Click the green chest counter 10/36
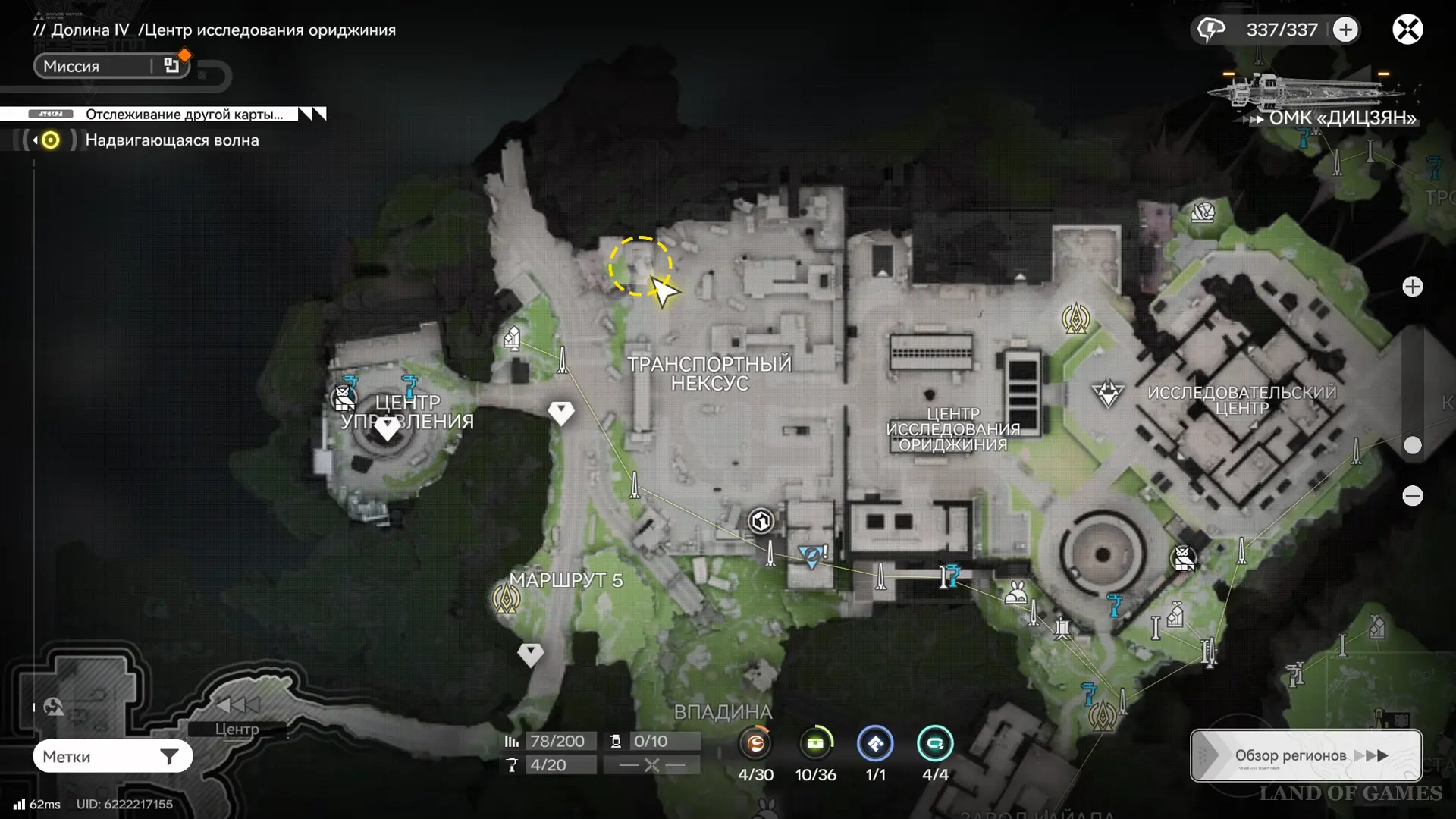The height and width of the screenshot is (819, 1456). 815,744
